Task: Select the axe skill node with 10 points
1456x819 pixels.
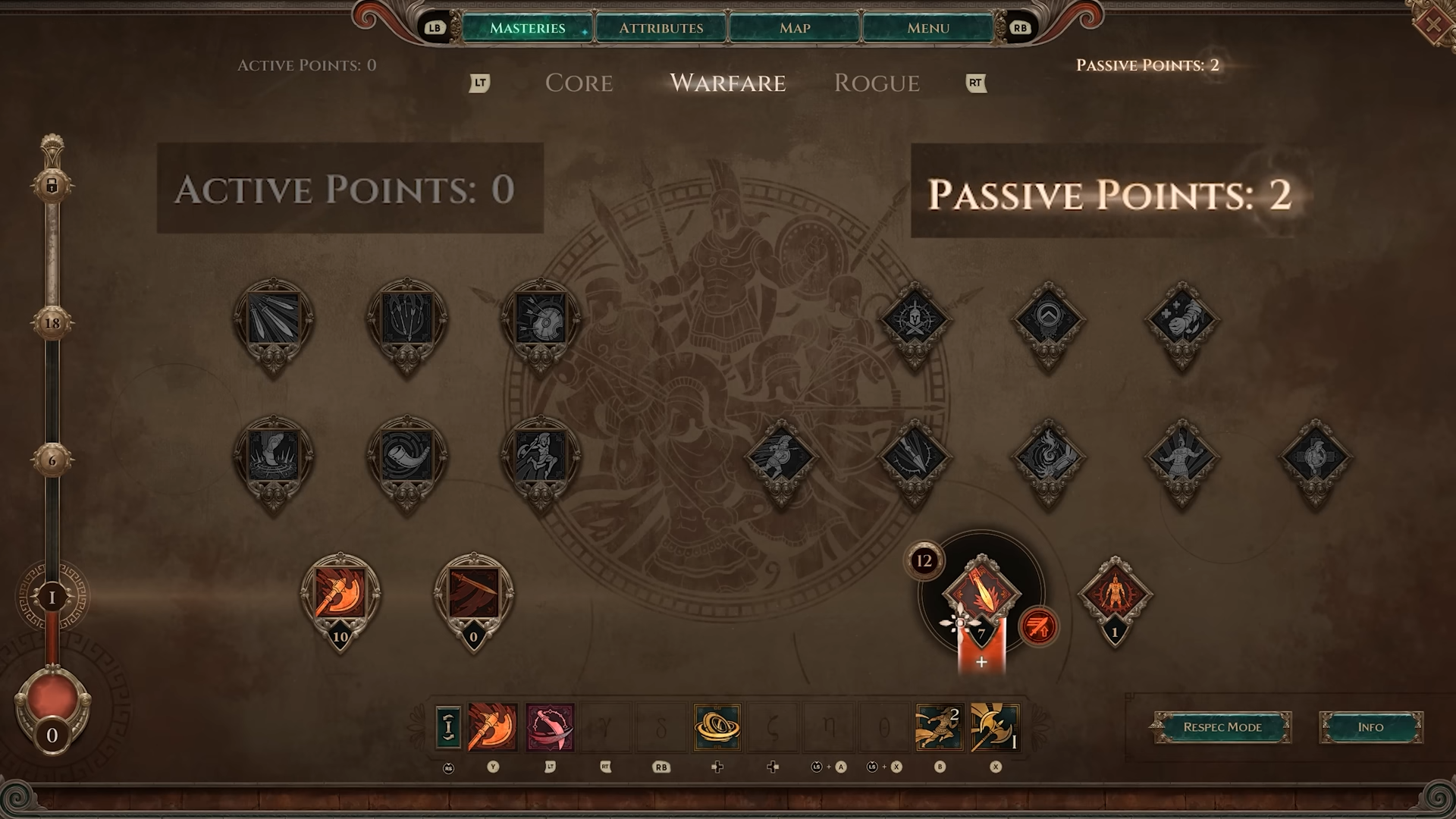Action: pos(340,593)
